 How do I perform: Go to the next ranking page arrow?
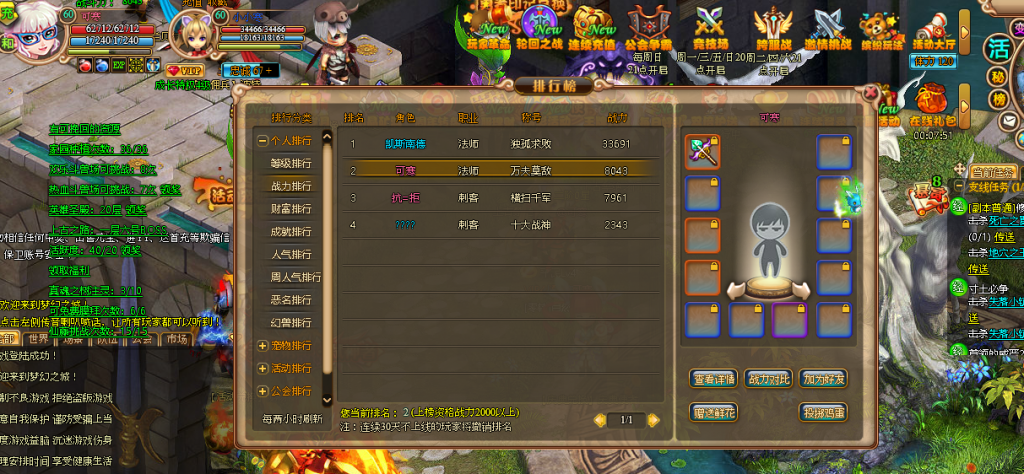click(655, 420)
